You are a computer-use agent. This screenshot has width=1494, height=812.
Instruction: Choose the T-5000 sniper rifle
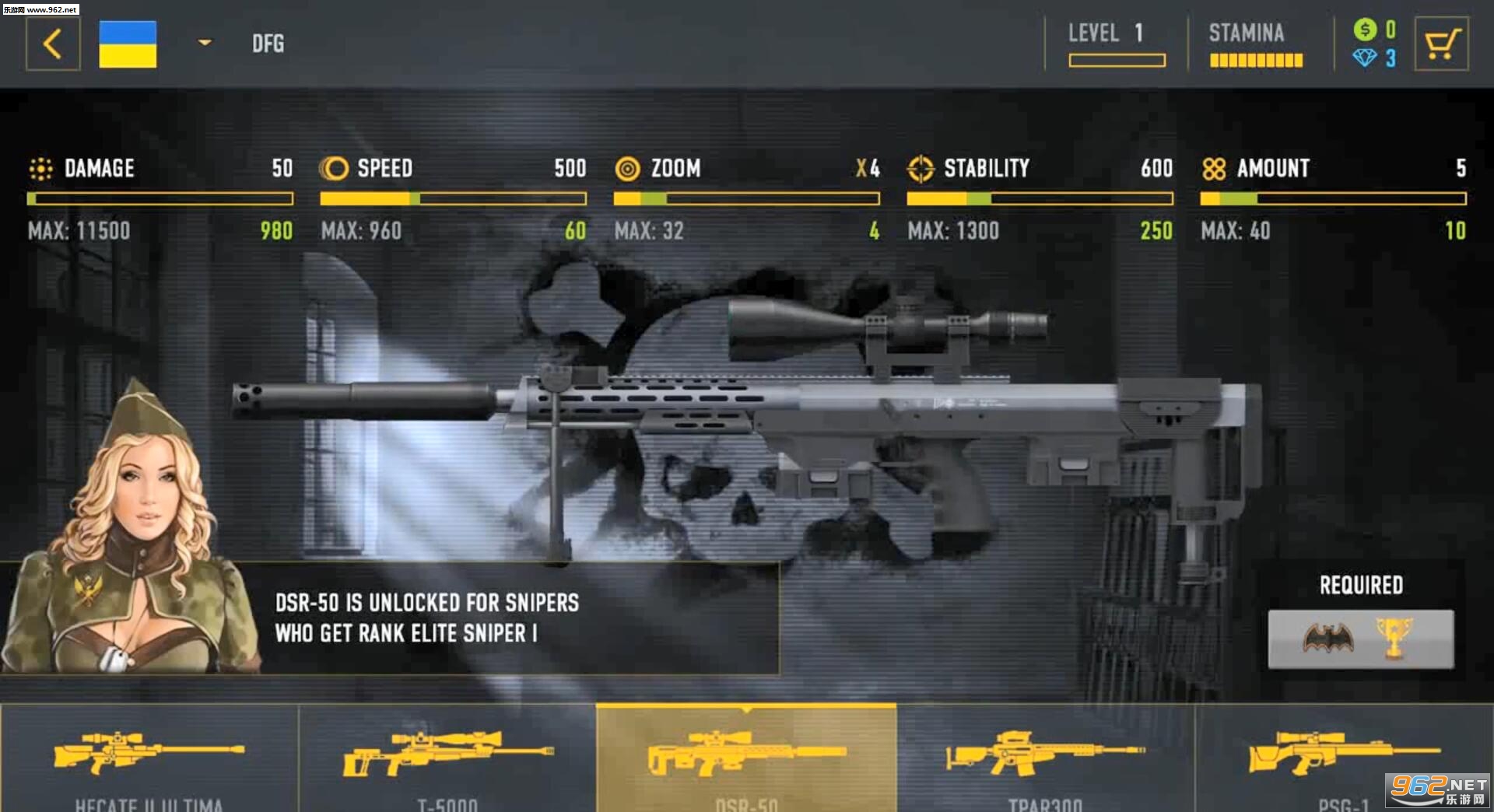447,758
